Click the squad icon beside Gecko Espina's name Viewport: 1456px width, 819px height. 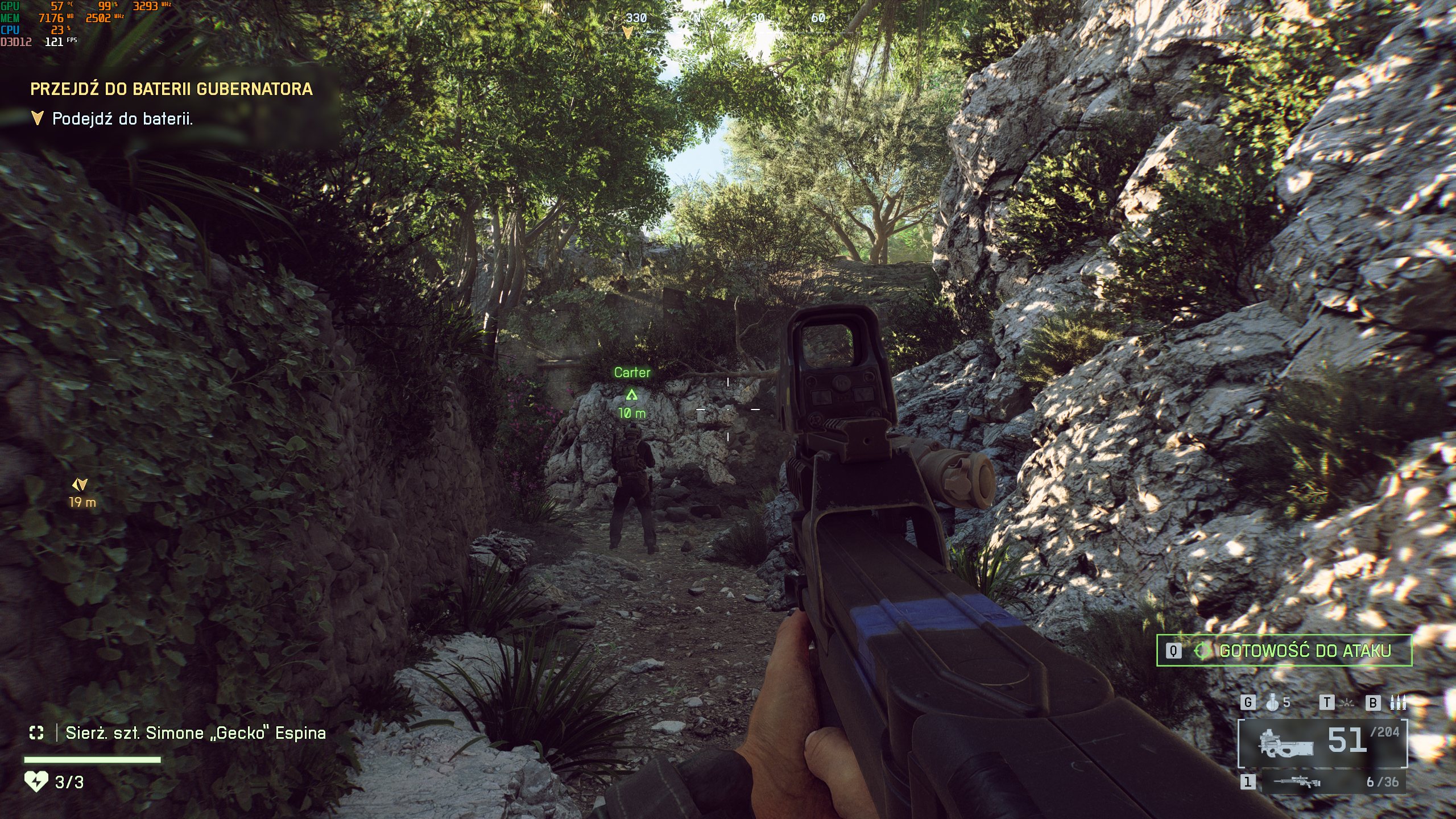[x=36, y=733]
